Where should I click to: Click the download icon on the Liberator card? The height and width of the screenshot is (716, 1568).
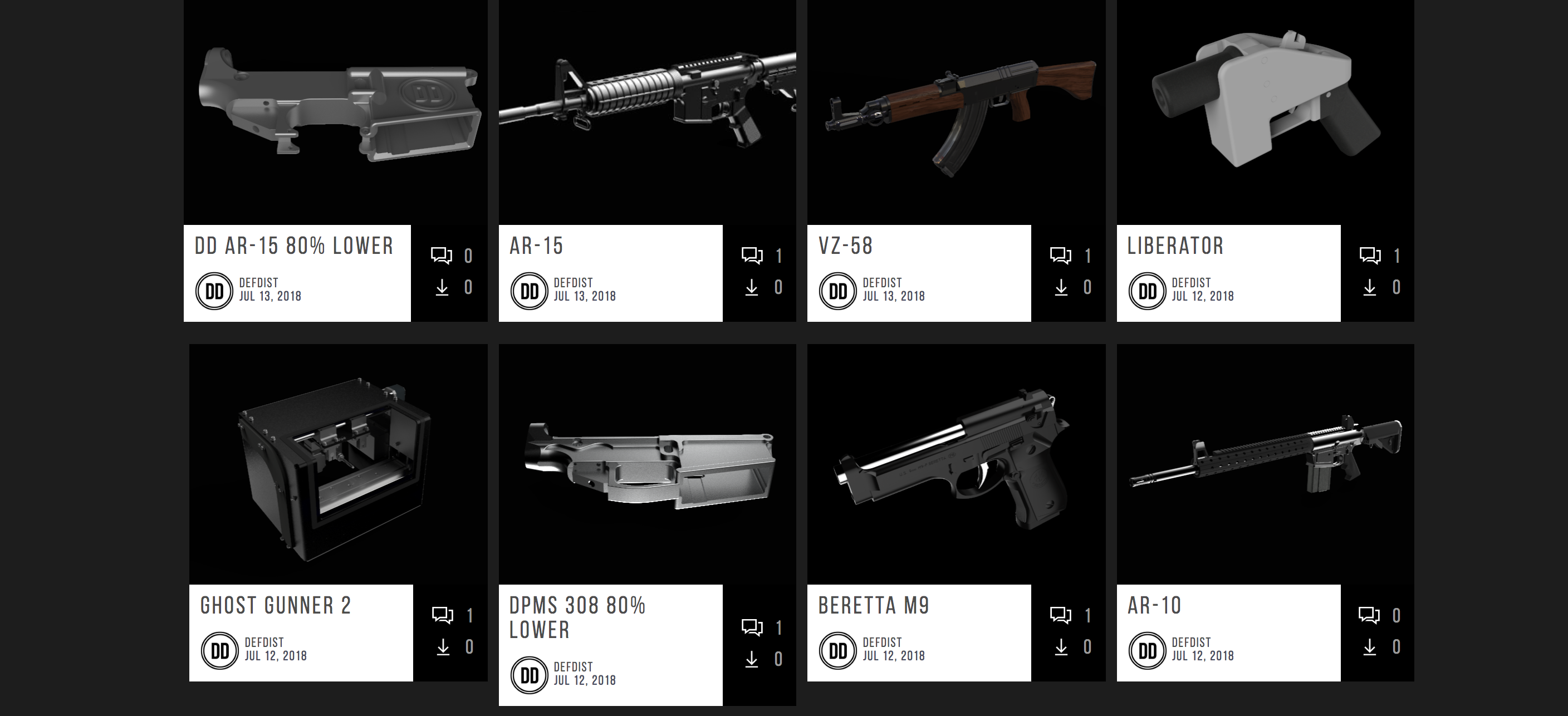[1370, 287]
